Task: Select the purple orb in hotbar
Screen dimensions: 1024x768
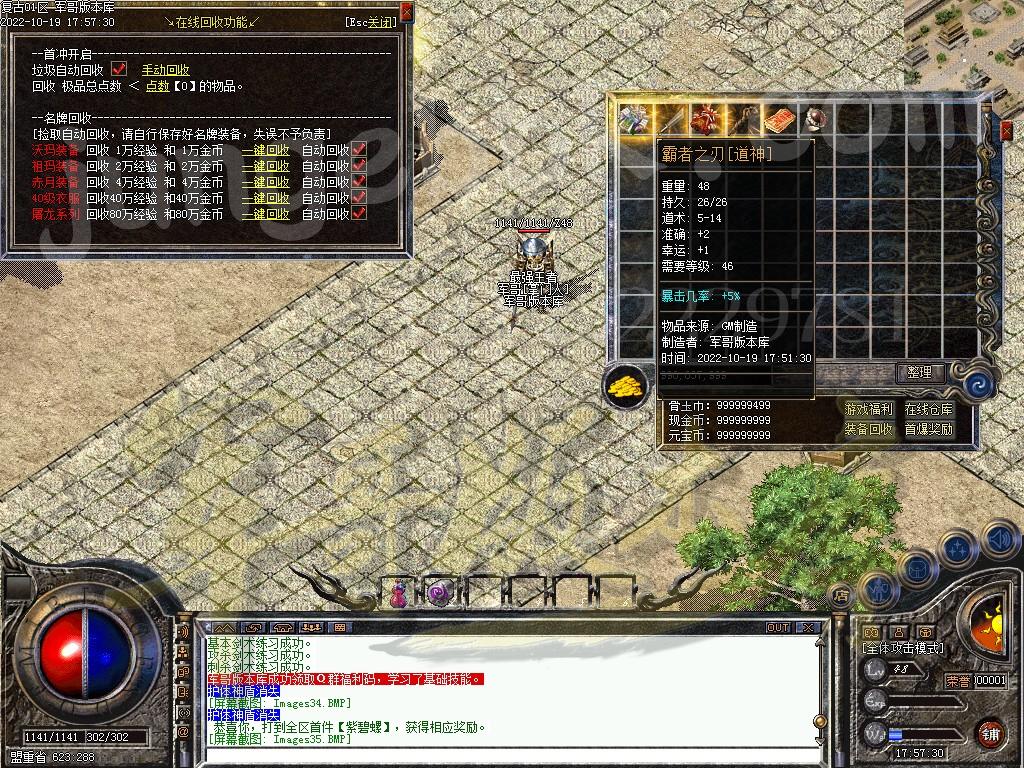Action: [437, 594]
